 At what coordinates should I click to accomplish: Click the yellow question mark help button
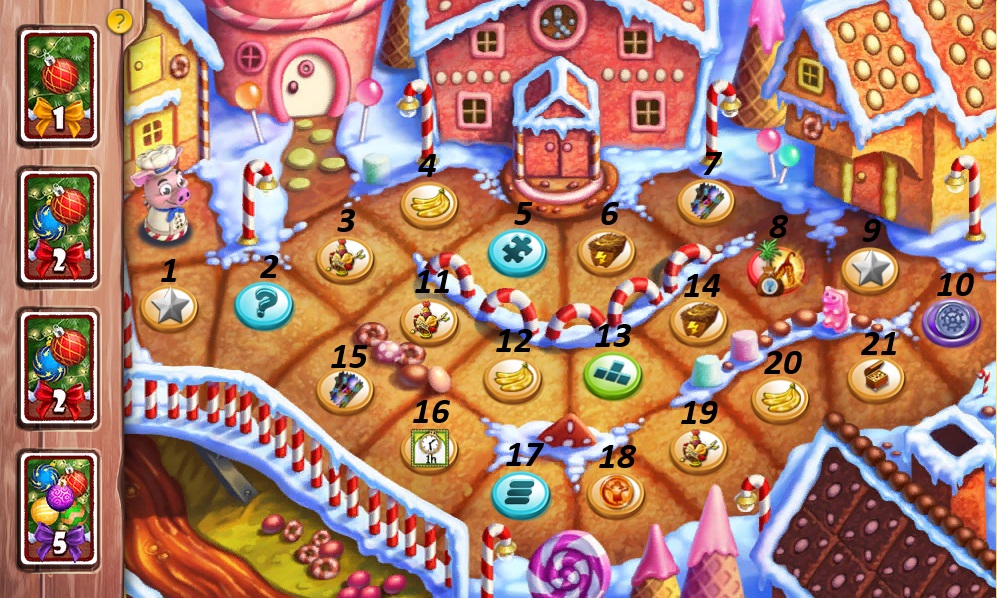pos(119,20)
